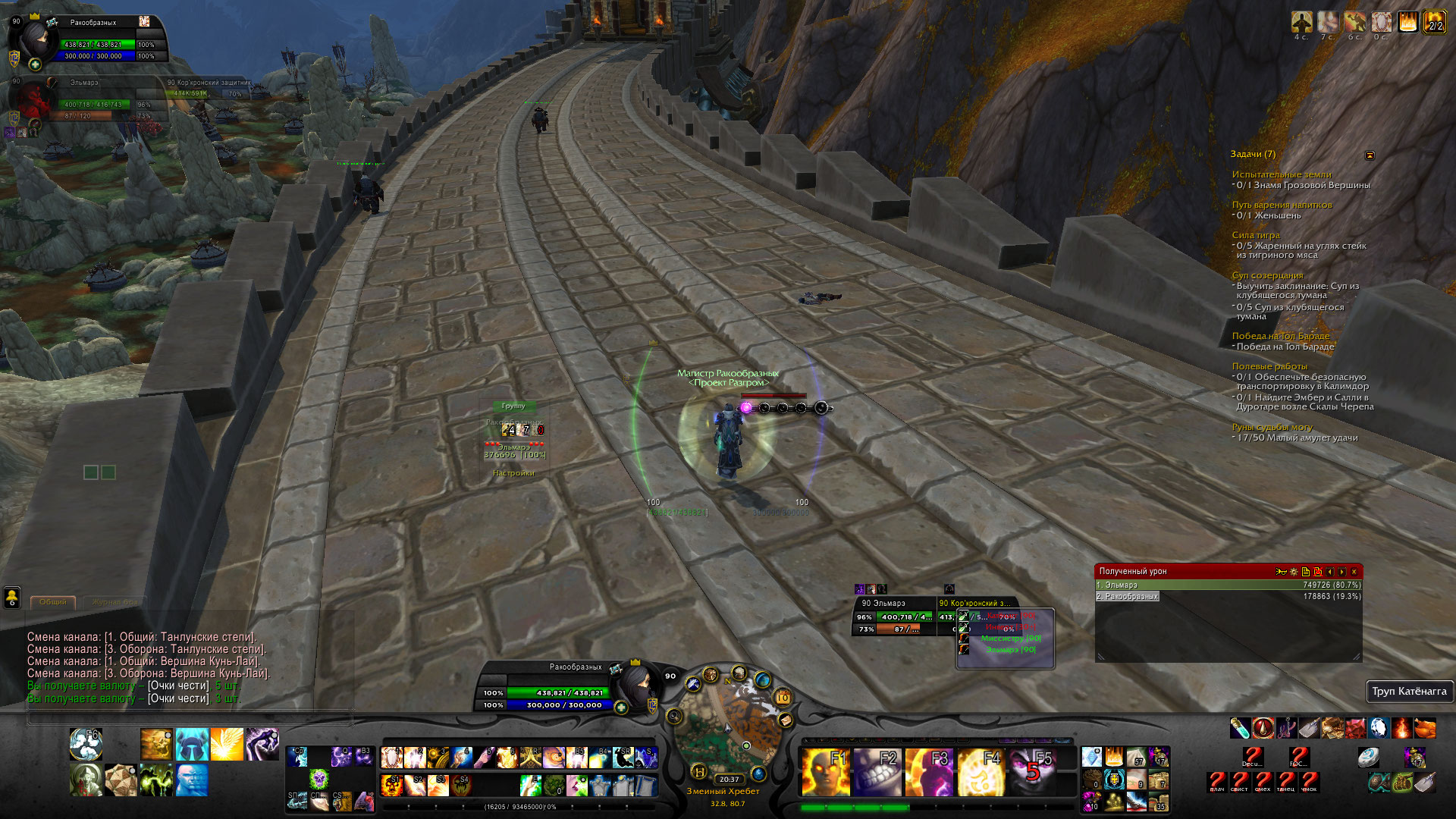This screenshot has height=819, width=1456.
Task: Activate the blue horned helmet ability
Action: [192, 744]
